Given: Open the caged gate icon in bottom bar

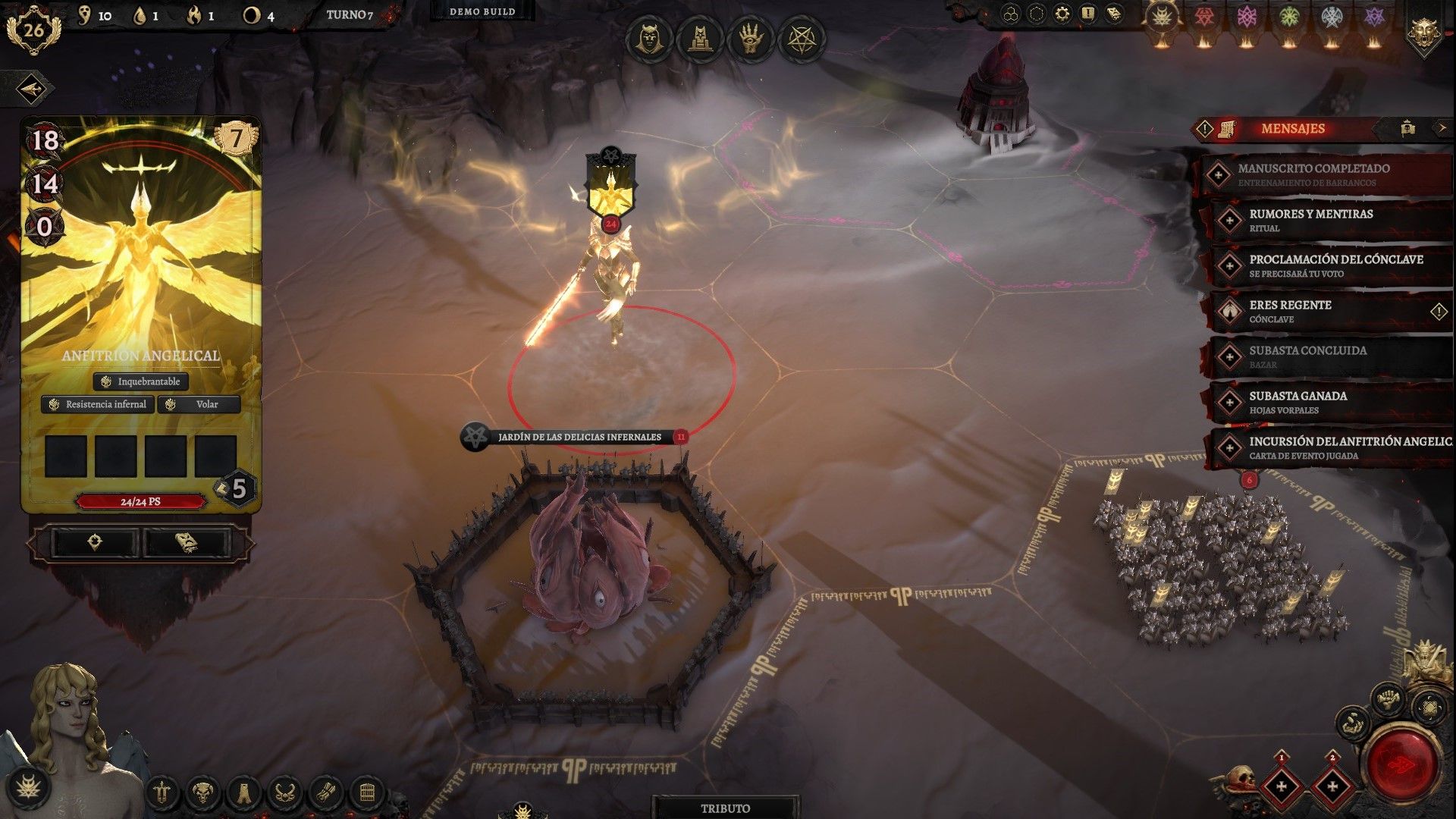Looking at the screenshot, I should click(367, 794).
